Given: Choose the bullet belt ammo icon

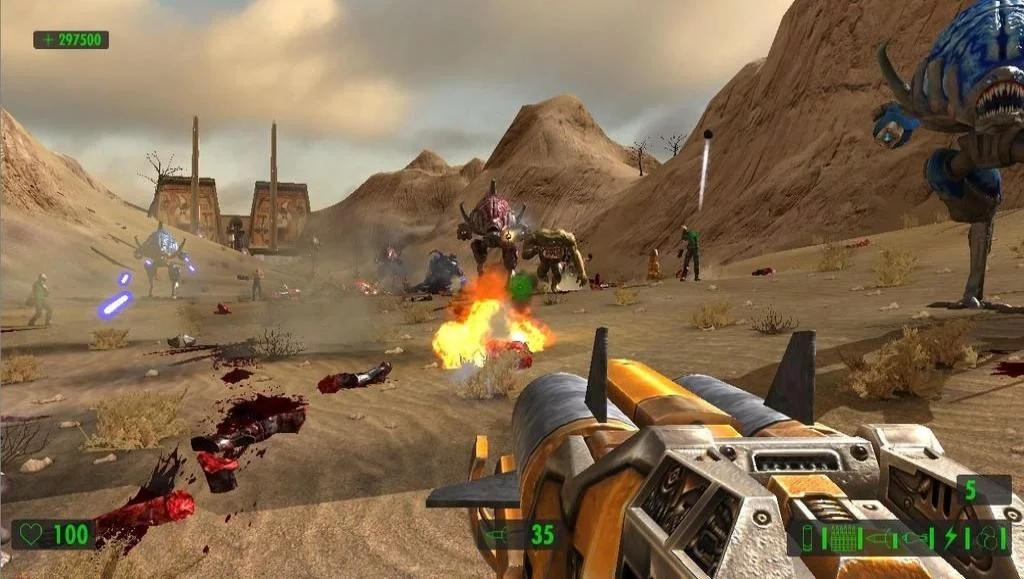Looking at the screenshot, I should tap(844, 537).
